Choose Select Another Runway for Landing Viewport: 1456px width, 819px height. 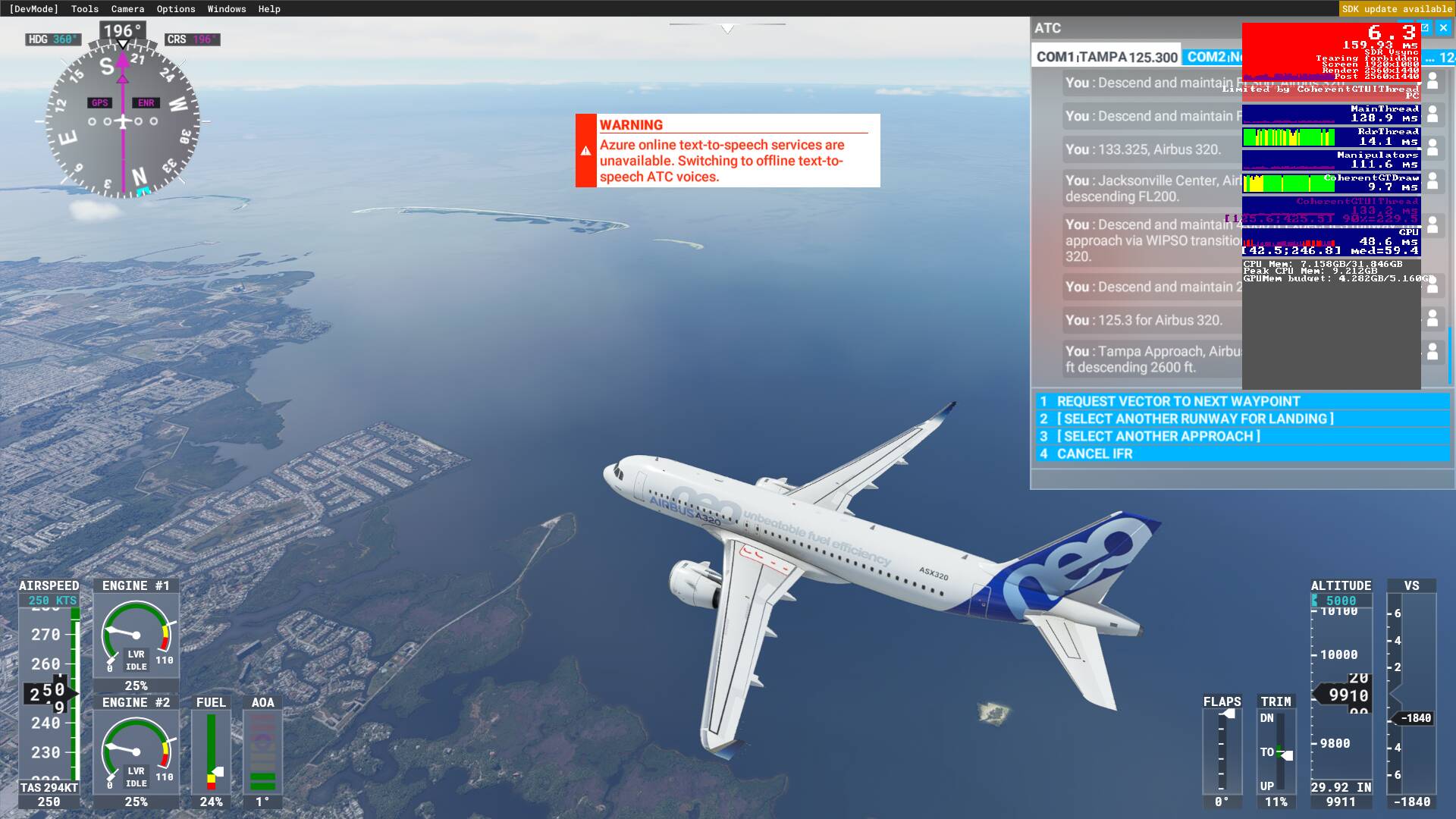pos(1194,419)
